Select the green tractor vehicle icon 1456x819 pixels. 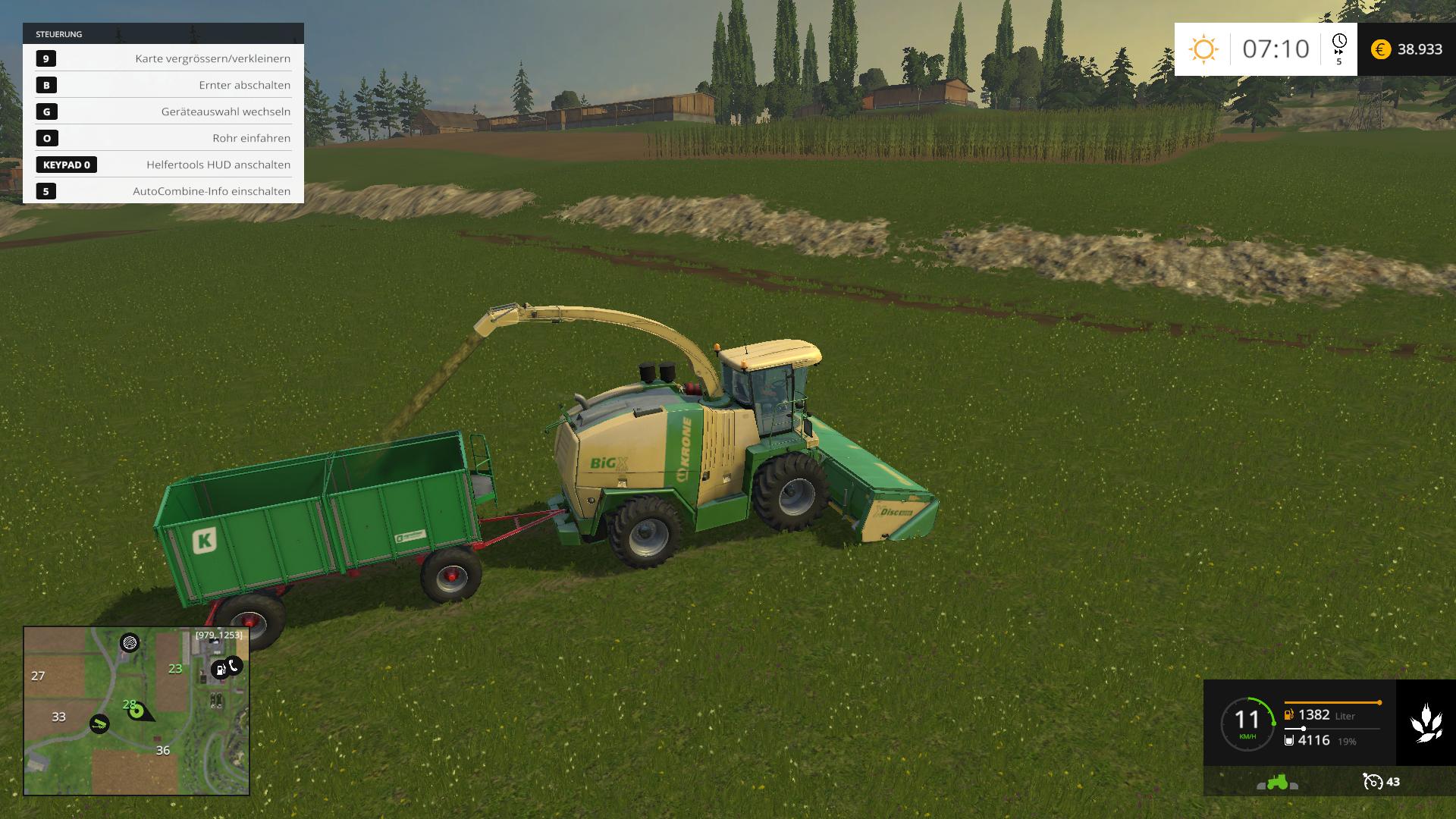(x=1278, y=782)
